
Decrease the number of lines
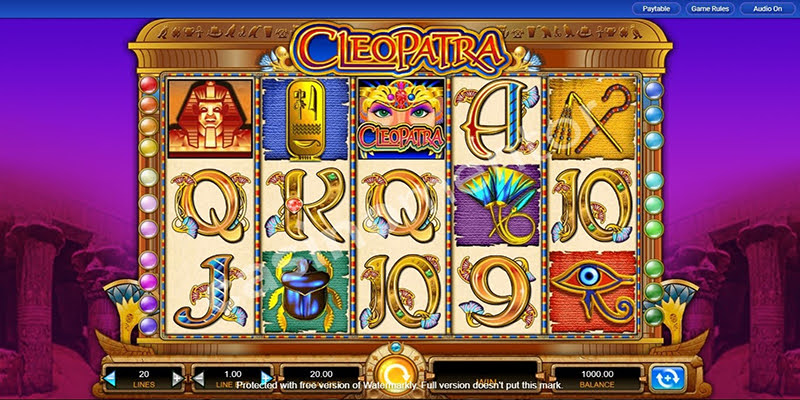(x=110, y=378)
